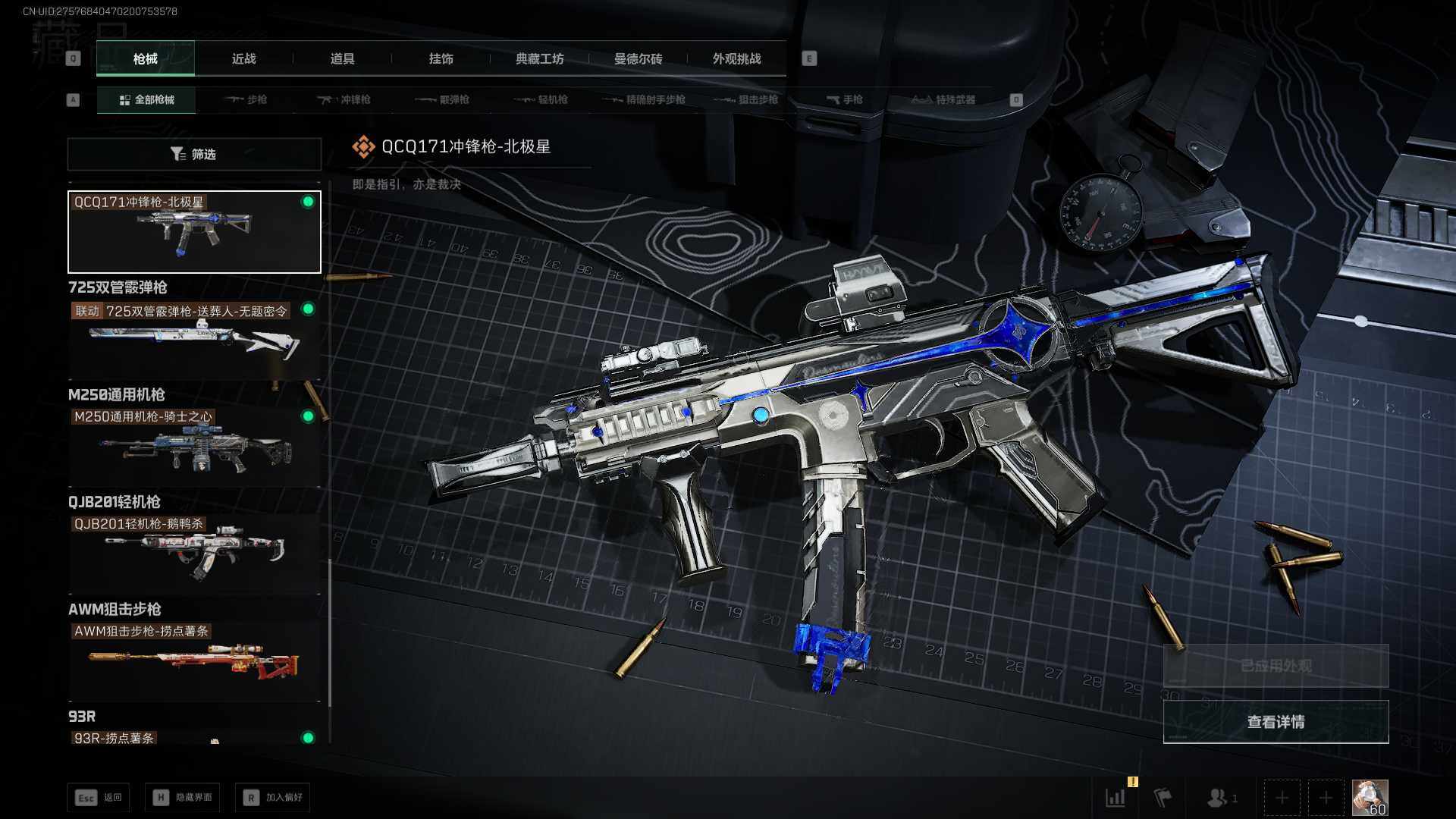
Task: Open the 道具 items tab
Action: [x=342, y=58]
